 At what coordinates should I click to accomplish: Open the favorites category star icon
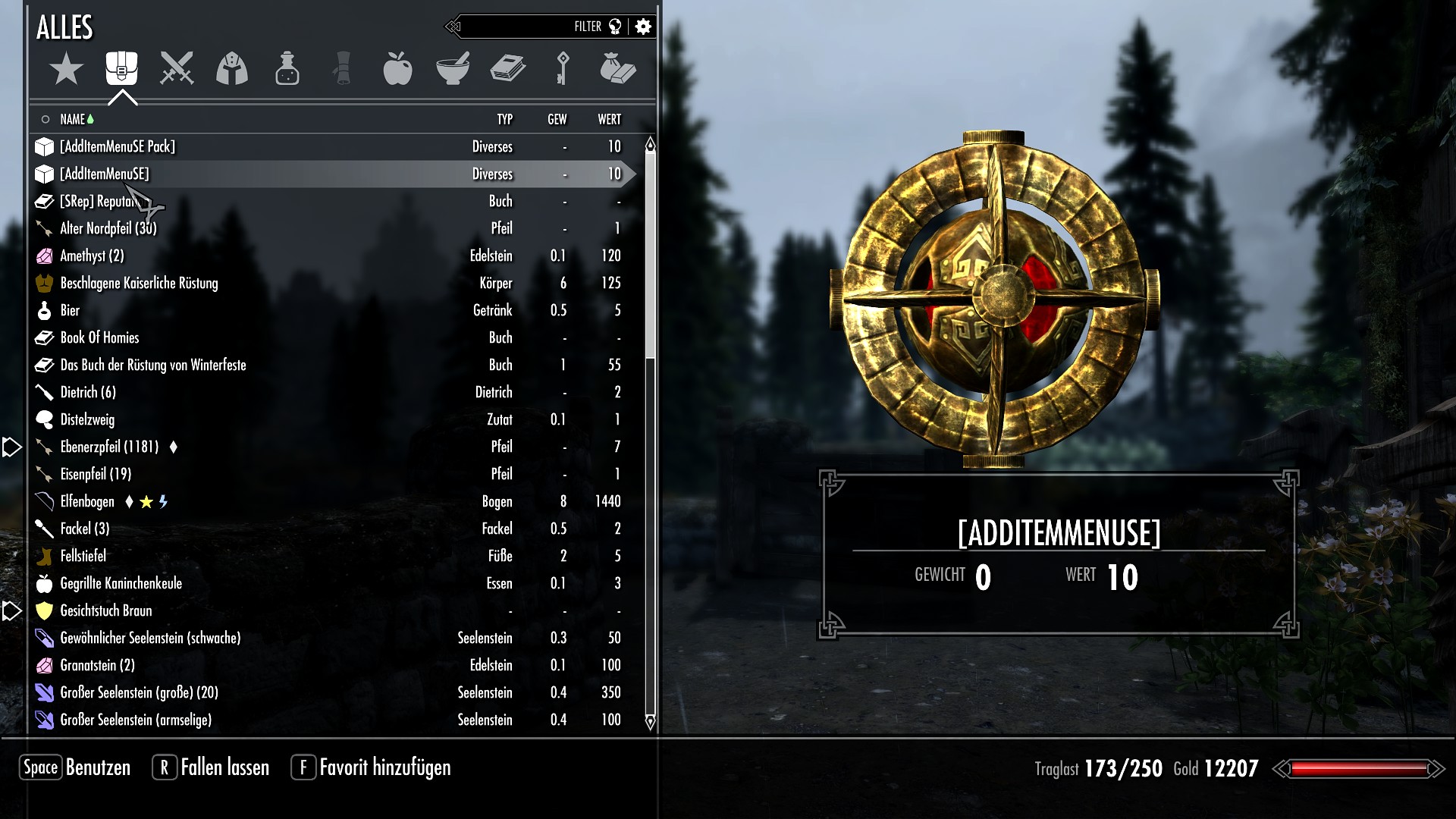(x=67, y=68)
